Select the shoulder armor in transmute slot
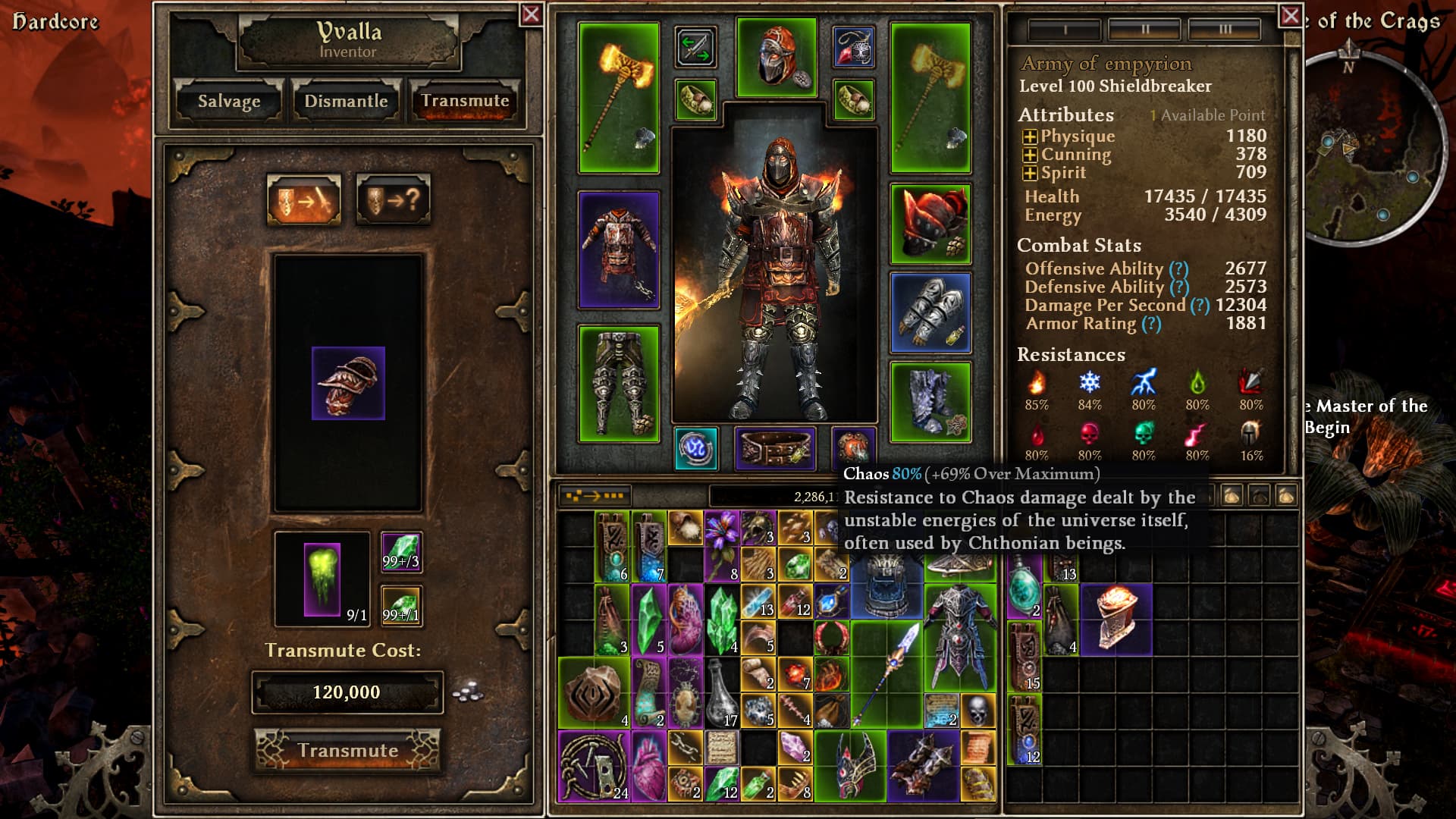 coord(348,383)
